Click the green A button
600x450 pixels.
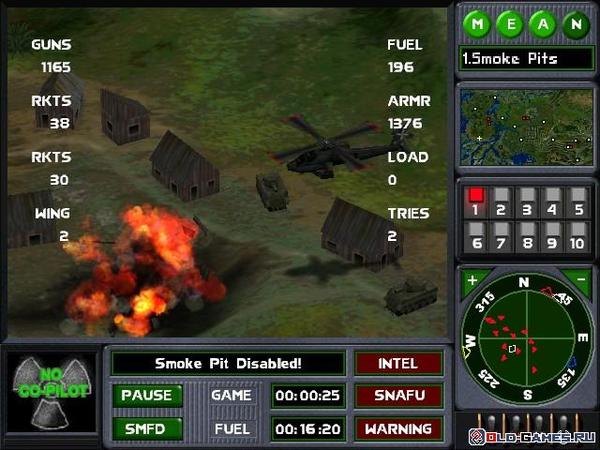(x=543, y=24)
